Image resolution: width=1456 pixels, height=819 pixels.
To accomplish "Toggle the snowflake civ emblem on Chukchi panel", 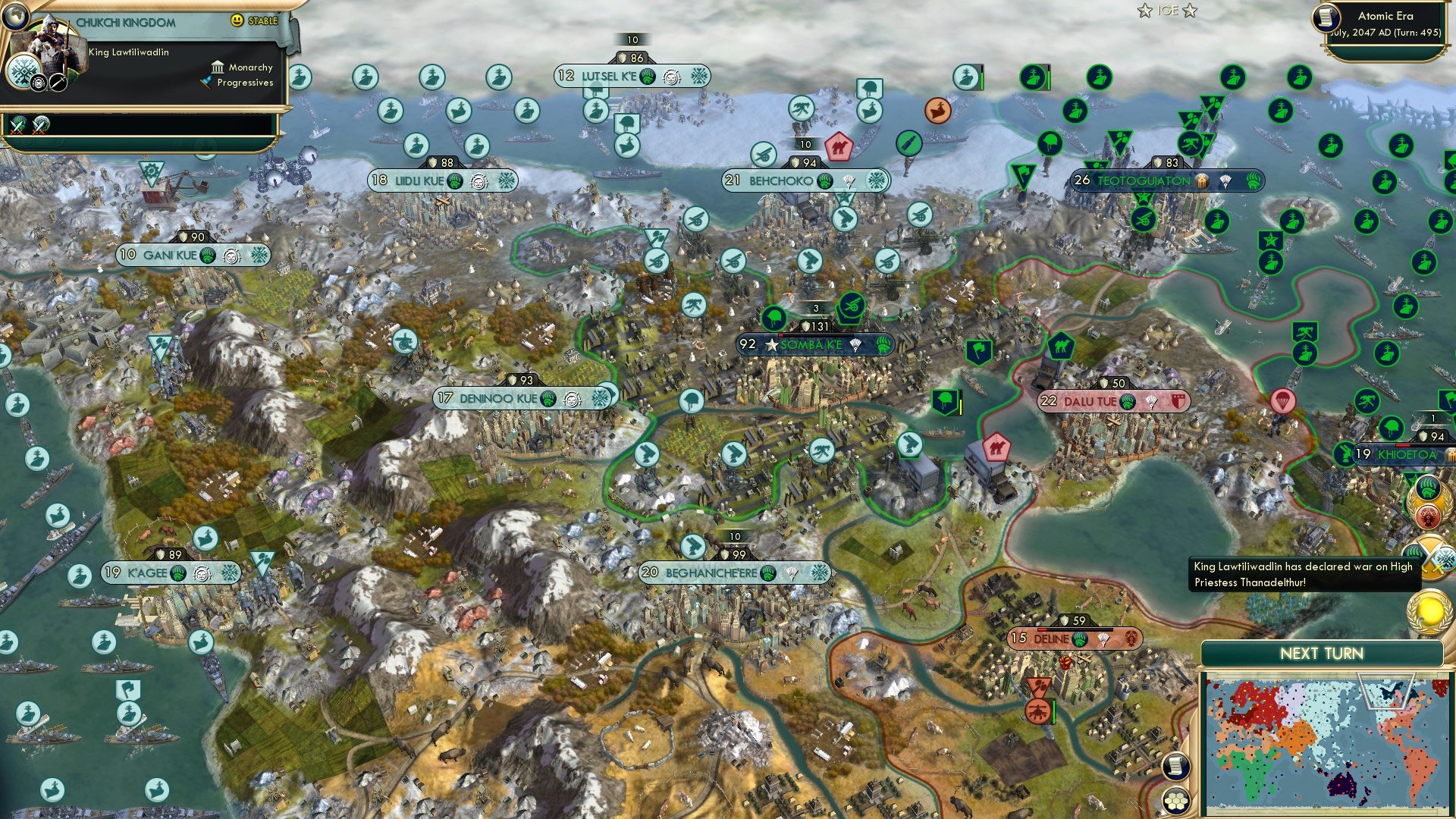I will pyautogui.click(x=24, y=73).
